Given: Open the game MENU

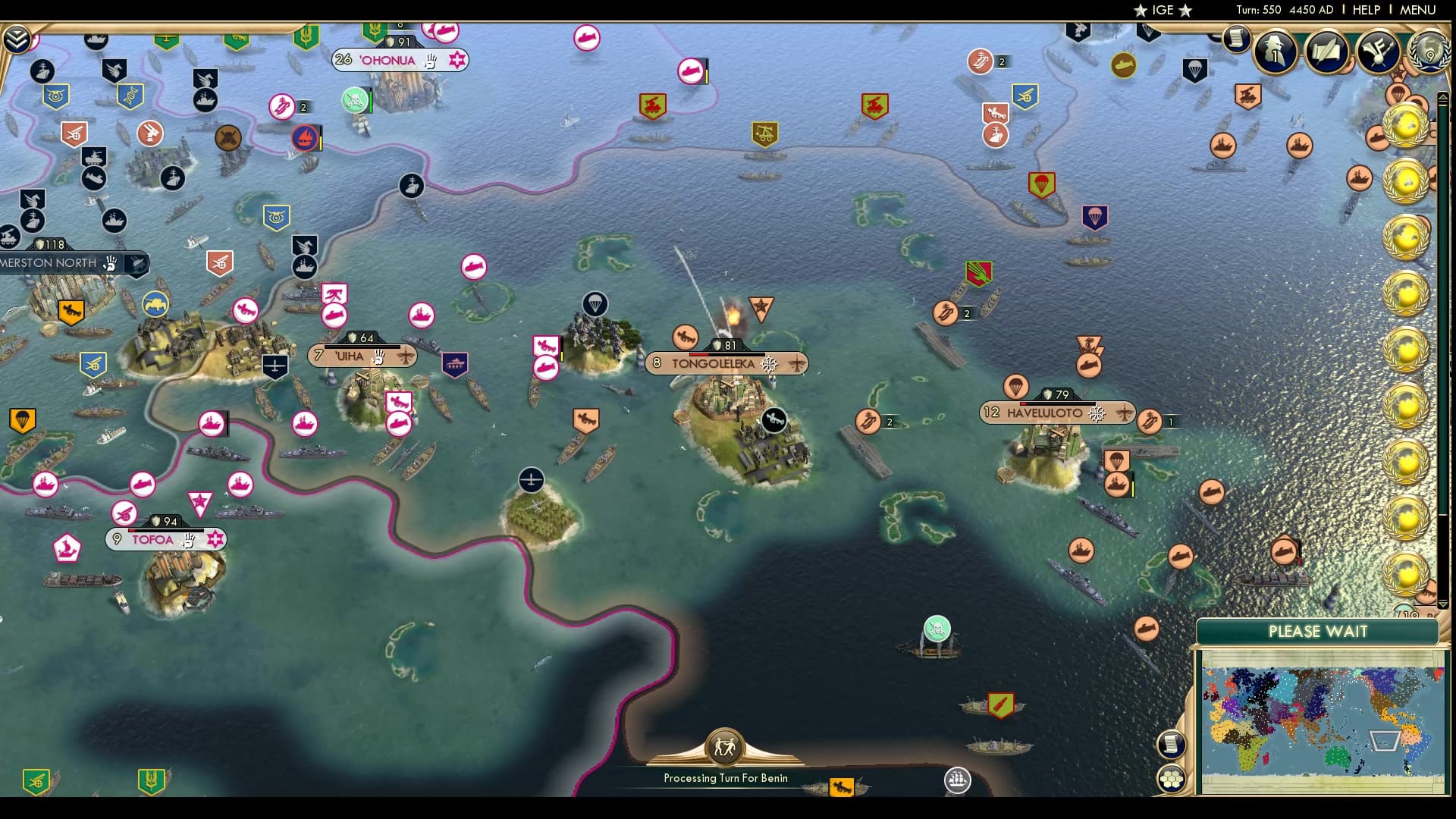Looking at the screenshot, I should click(1417, 10).
